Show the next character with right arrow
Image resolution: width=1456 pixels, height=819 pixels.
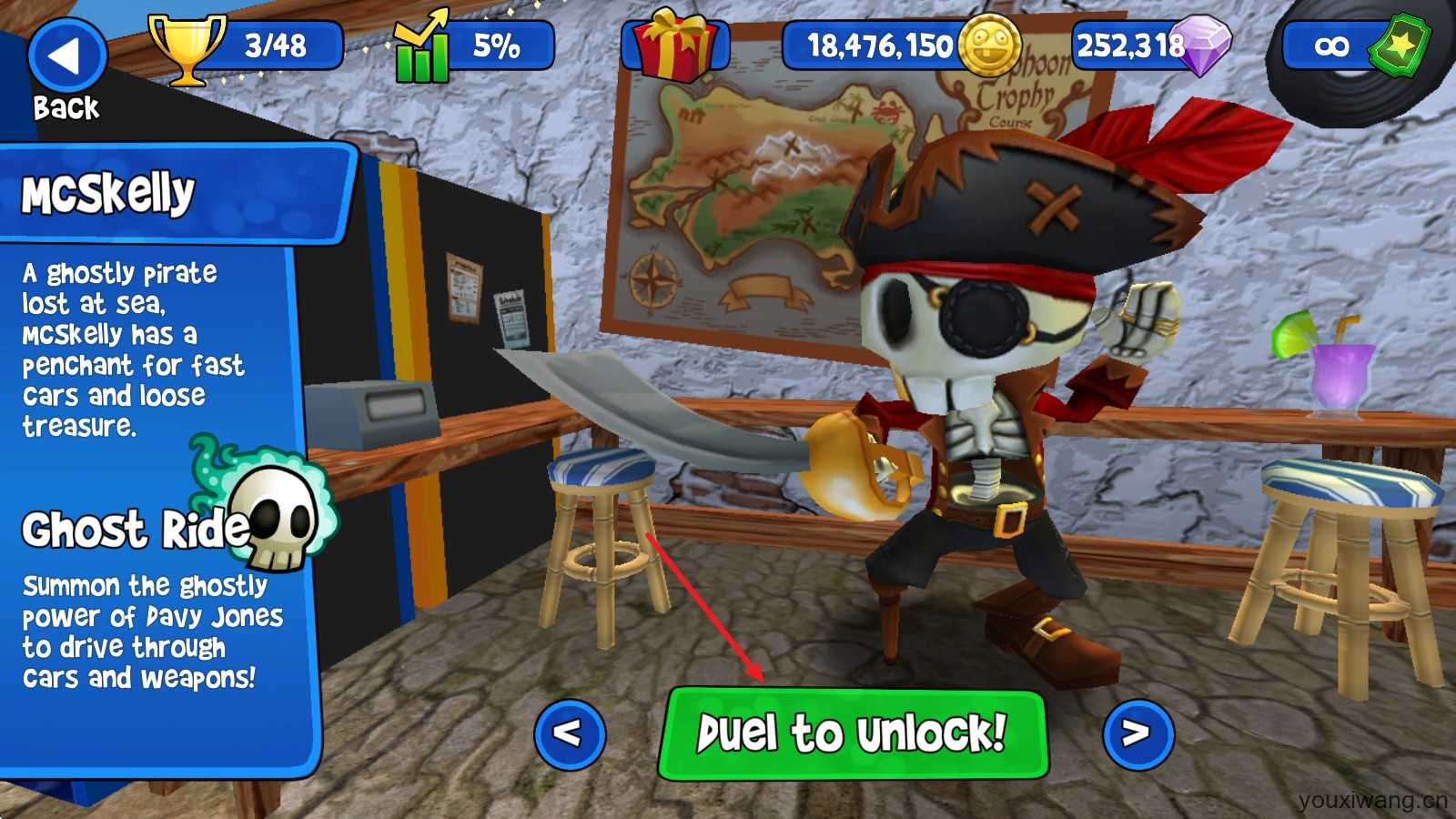click(1137, 733)
